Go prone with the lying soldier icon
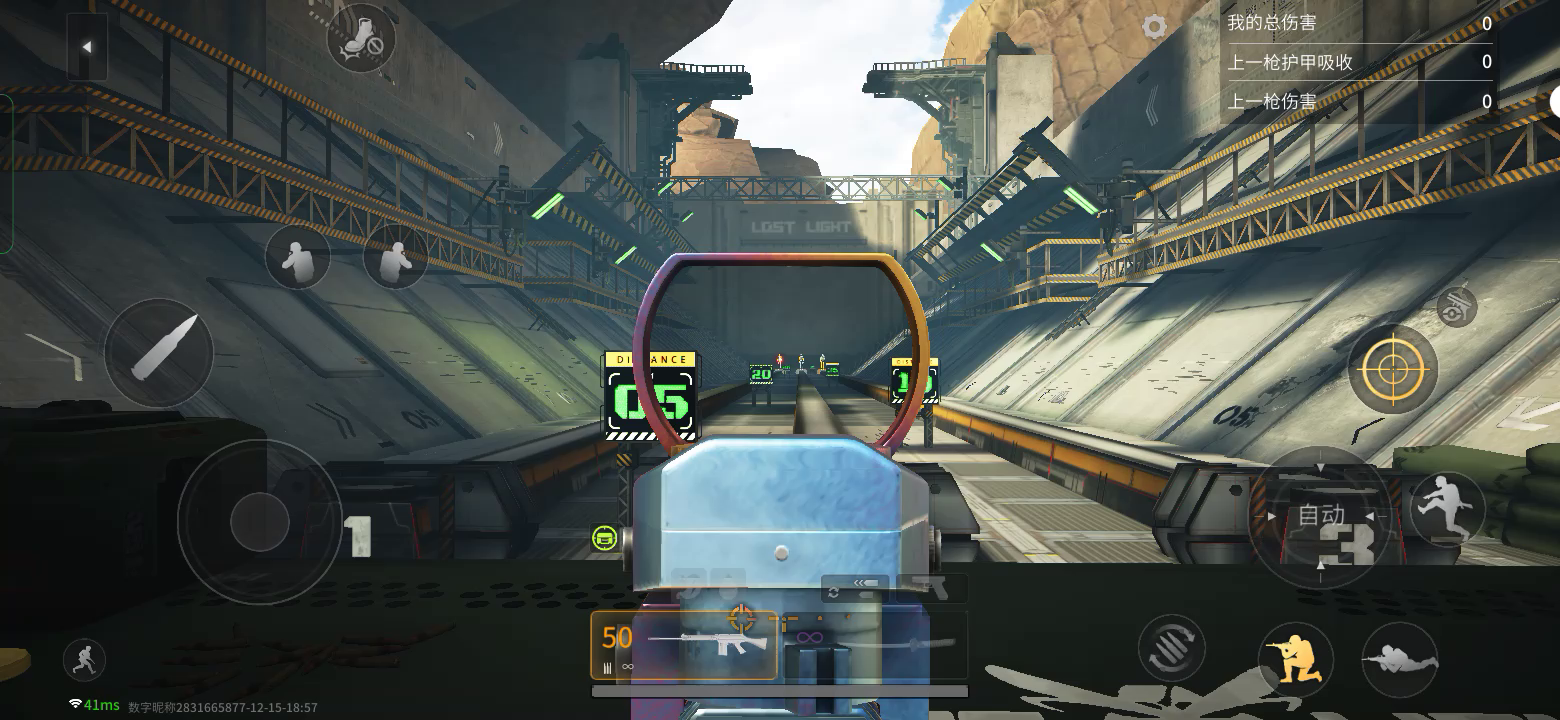This screenshot has width=1560, height=720. point(1400,659)
